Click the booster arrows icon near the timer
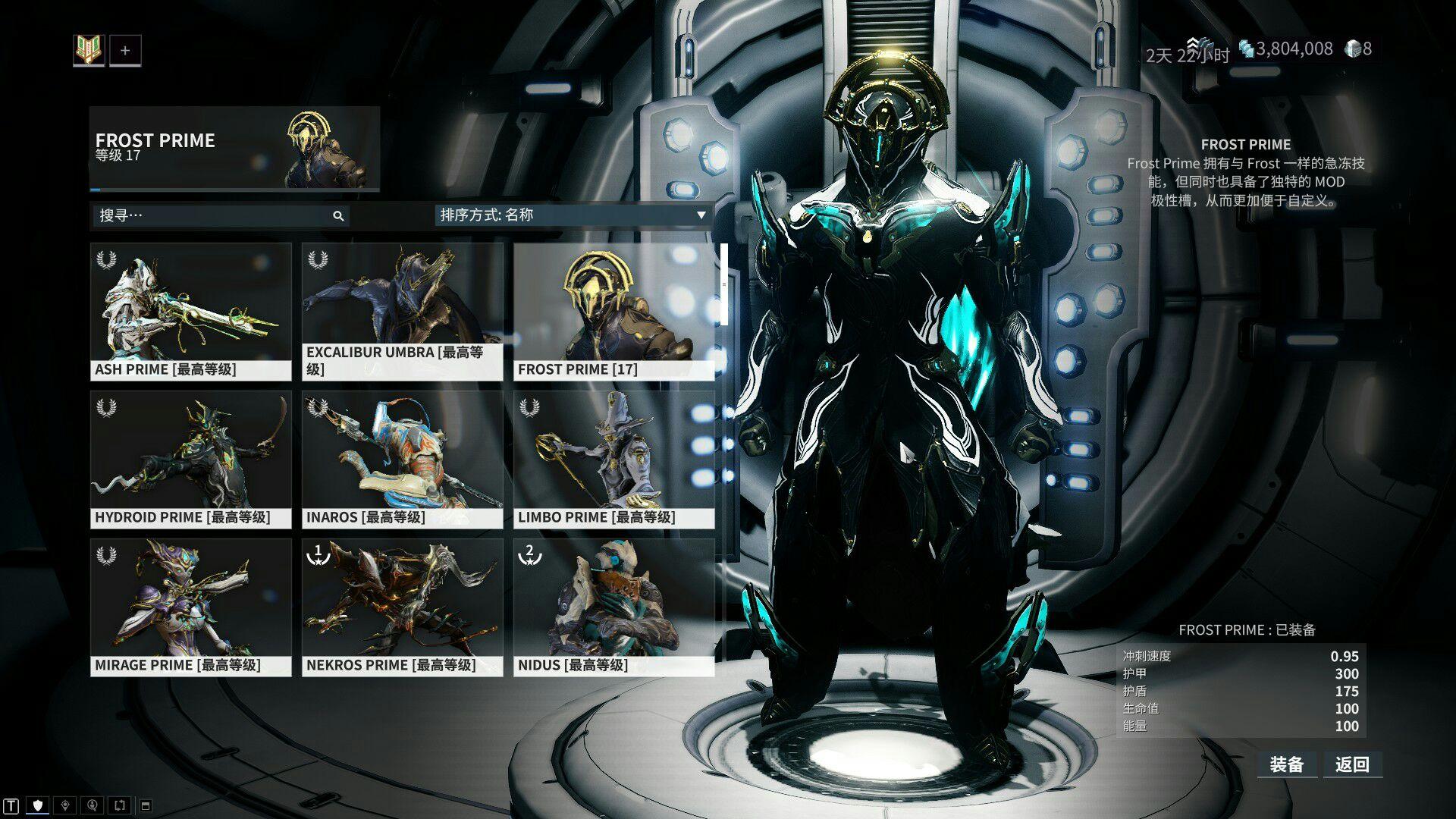 click(x=1194, y=44)
